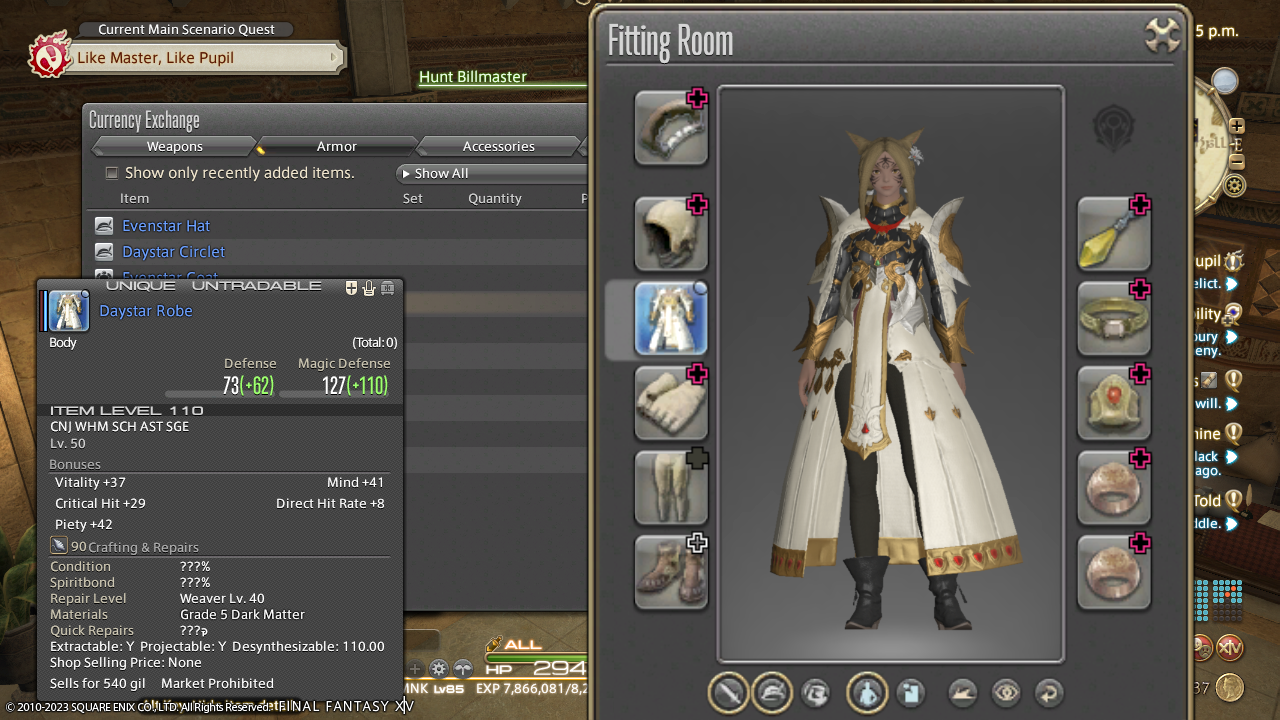
Task: Select the Daystar Robe body slot
Action: (671, 320)
